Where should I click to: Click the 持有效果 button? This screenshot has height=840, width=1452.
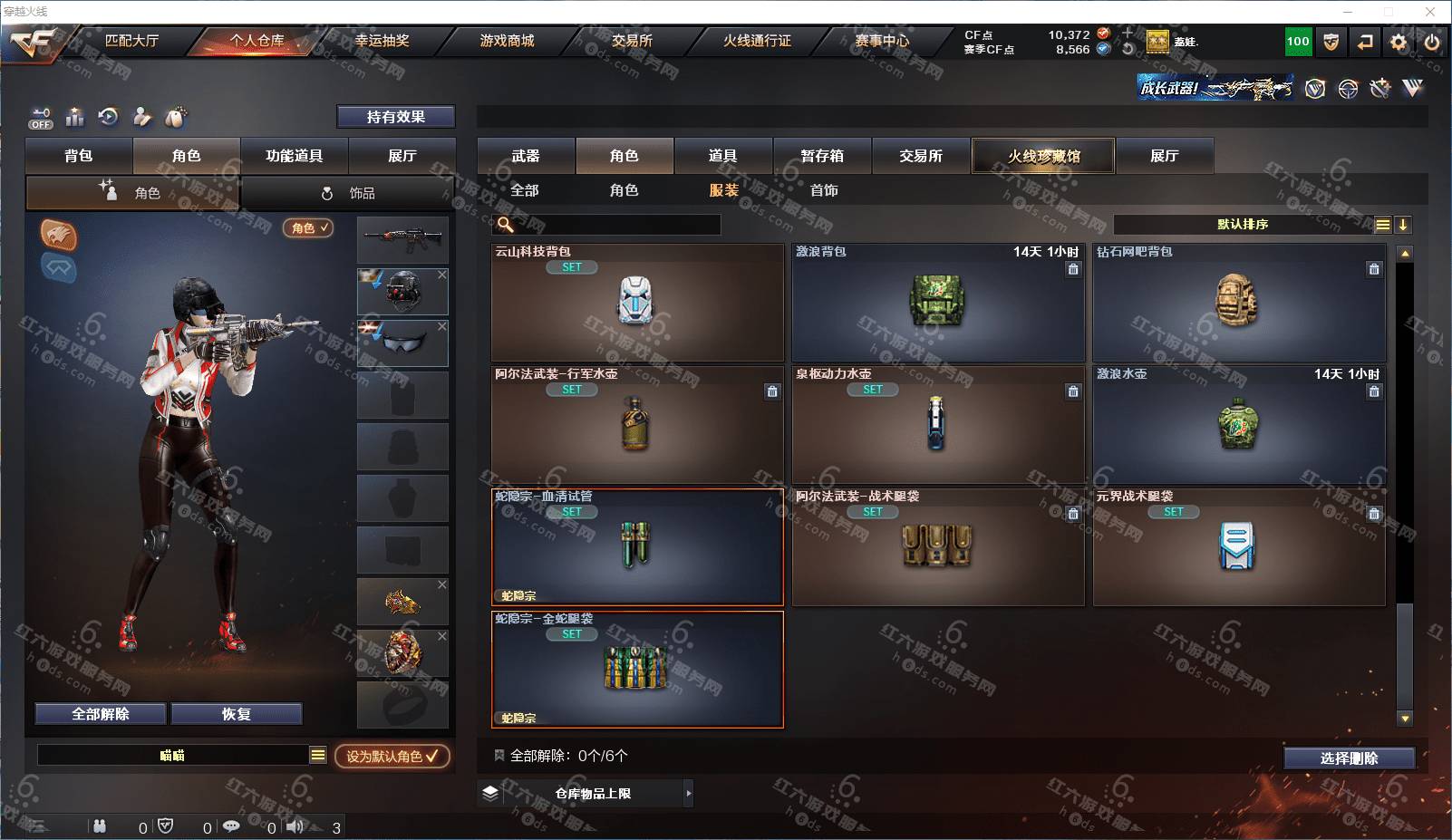coord(396,117)
